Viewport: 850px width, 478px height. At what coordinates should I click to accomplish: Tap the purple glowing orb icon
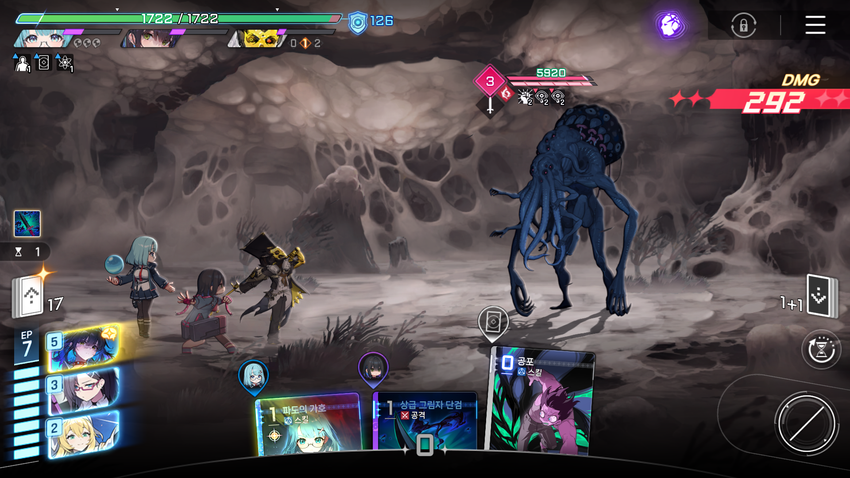click(x=670, y=25)
